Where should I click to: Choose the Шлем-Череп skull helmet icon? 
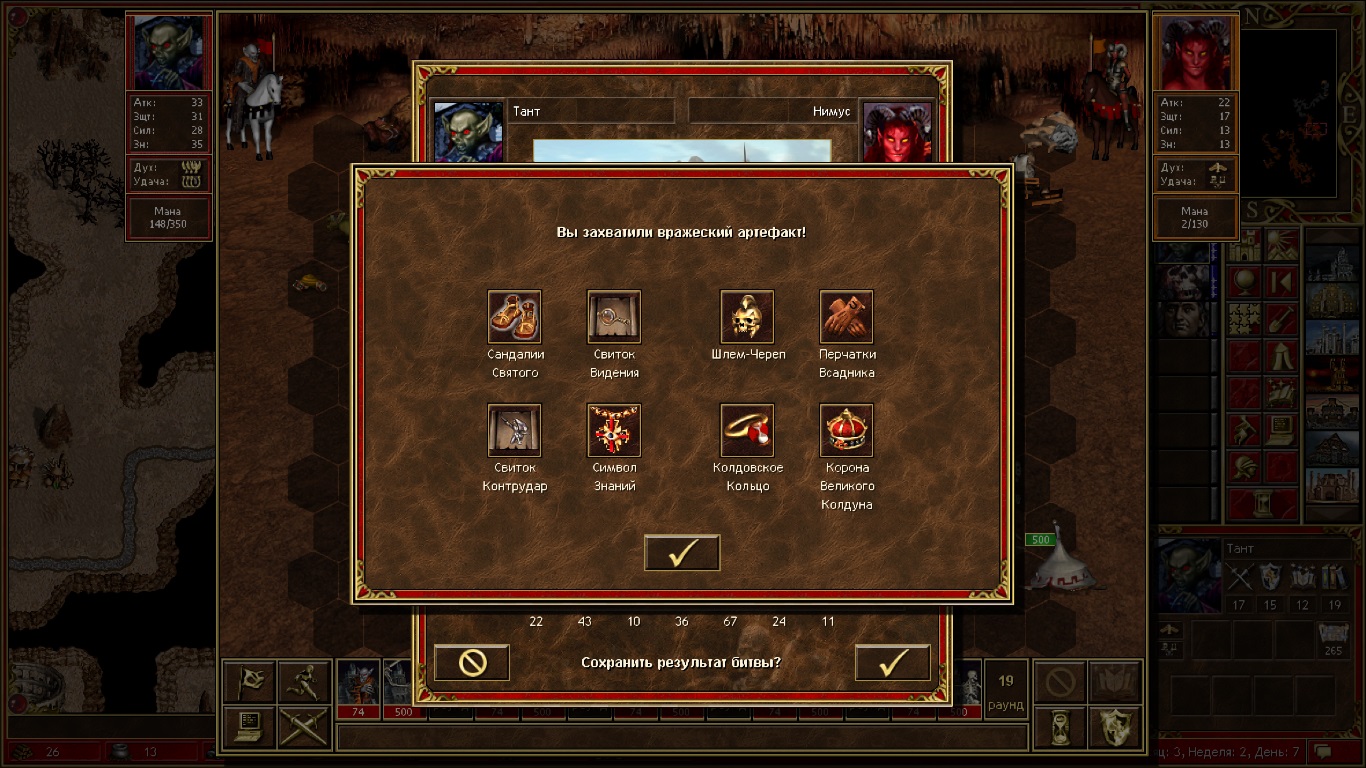point(747,317)
